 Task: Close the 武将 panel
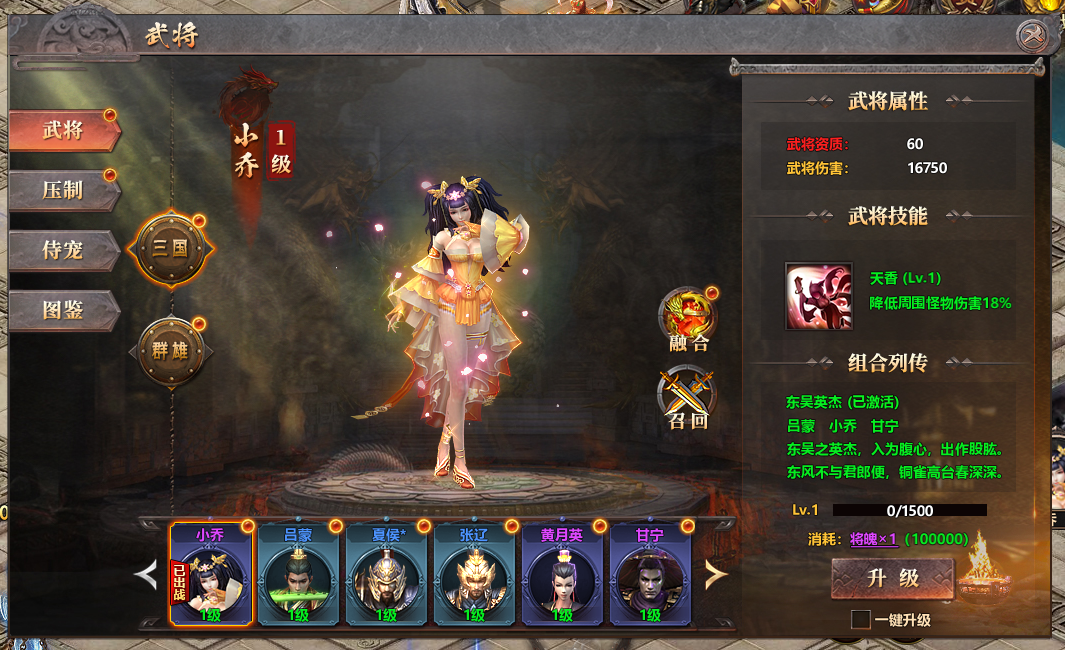click(1032, 37)
